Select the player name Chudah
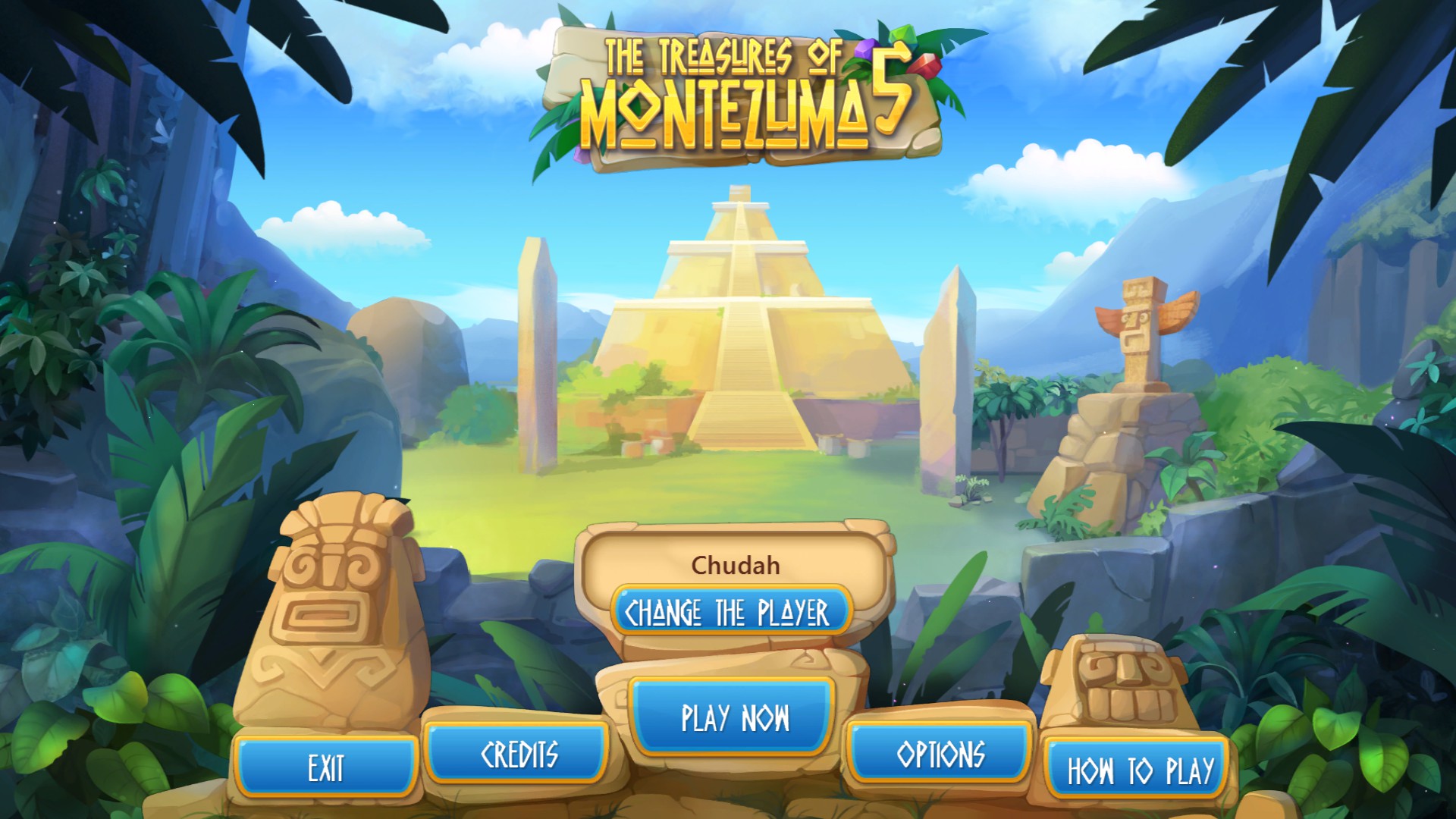 [x=736, y=564]
